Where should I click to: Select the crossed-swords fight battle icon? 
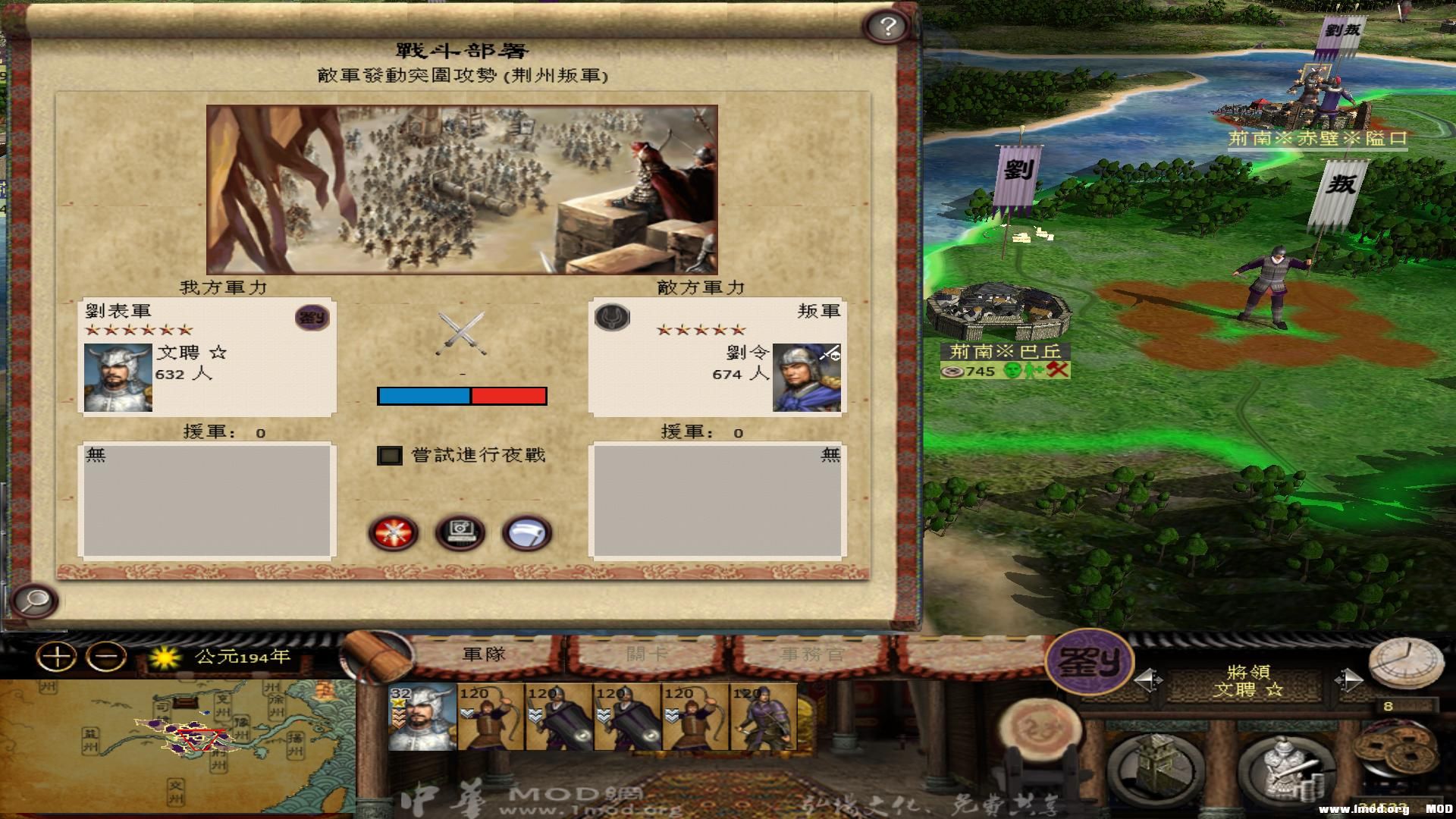[x=393, y=533]
